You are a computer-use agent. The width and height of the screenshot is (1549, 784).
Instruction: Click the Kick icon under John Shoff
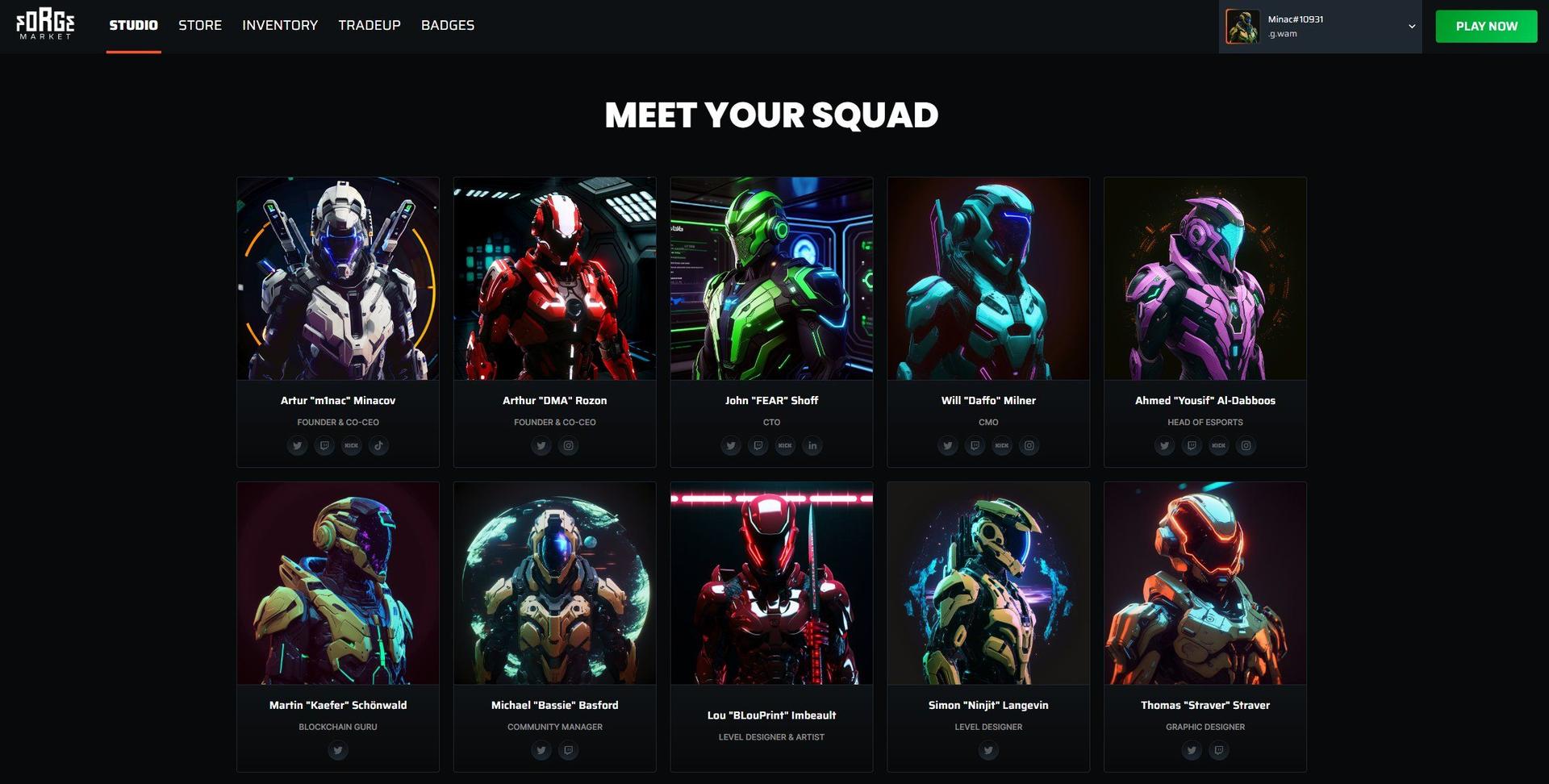point(785,445)
